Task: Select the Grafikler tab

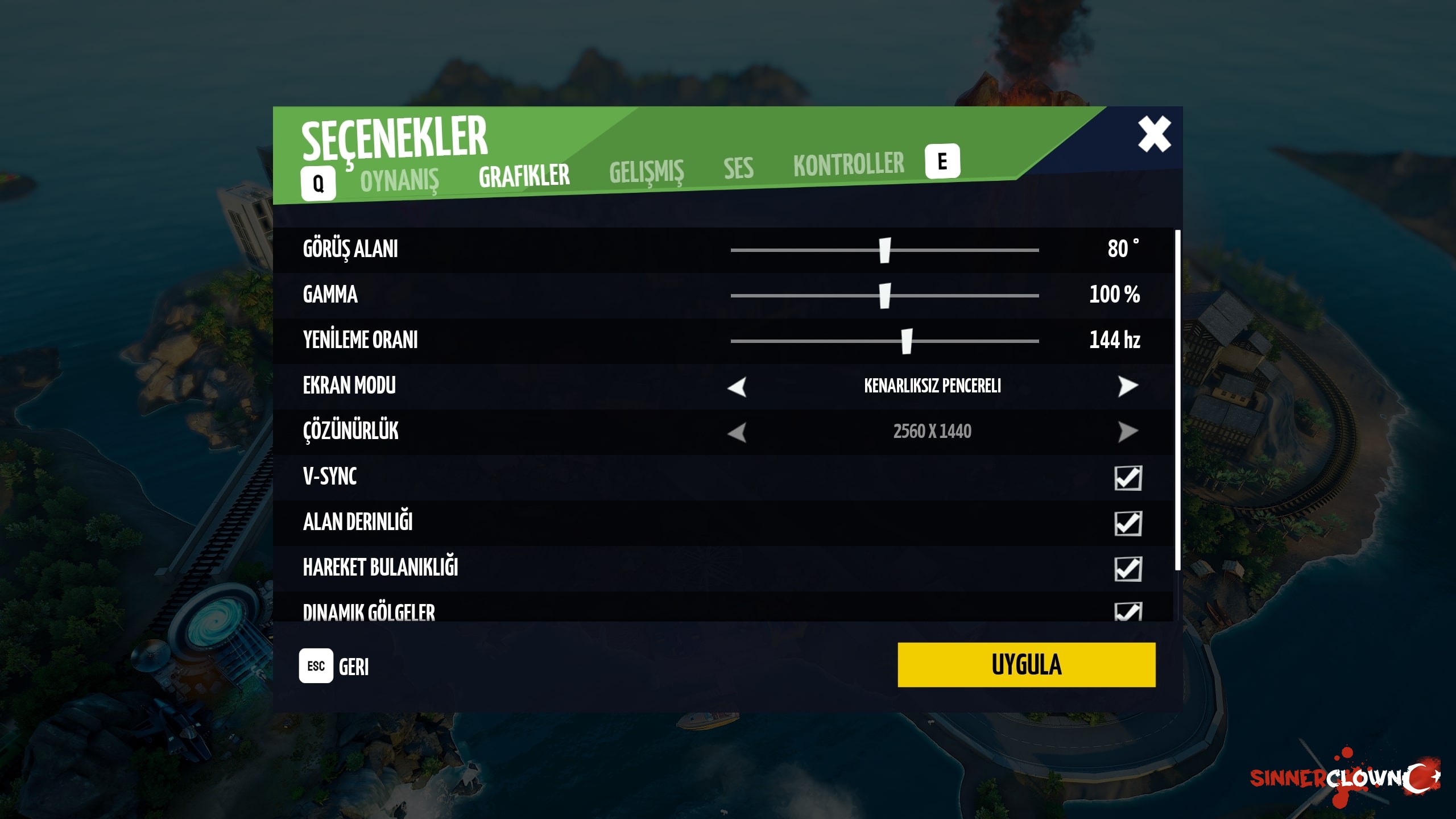Action: (524, 176)
